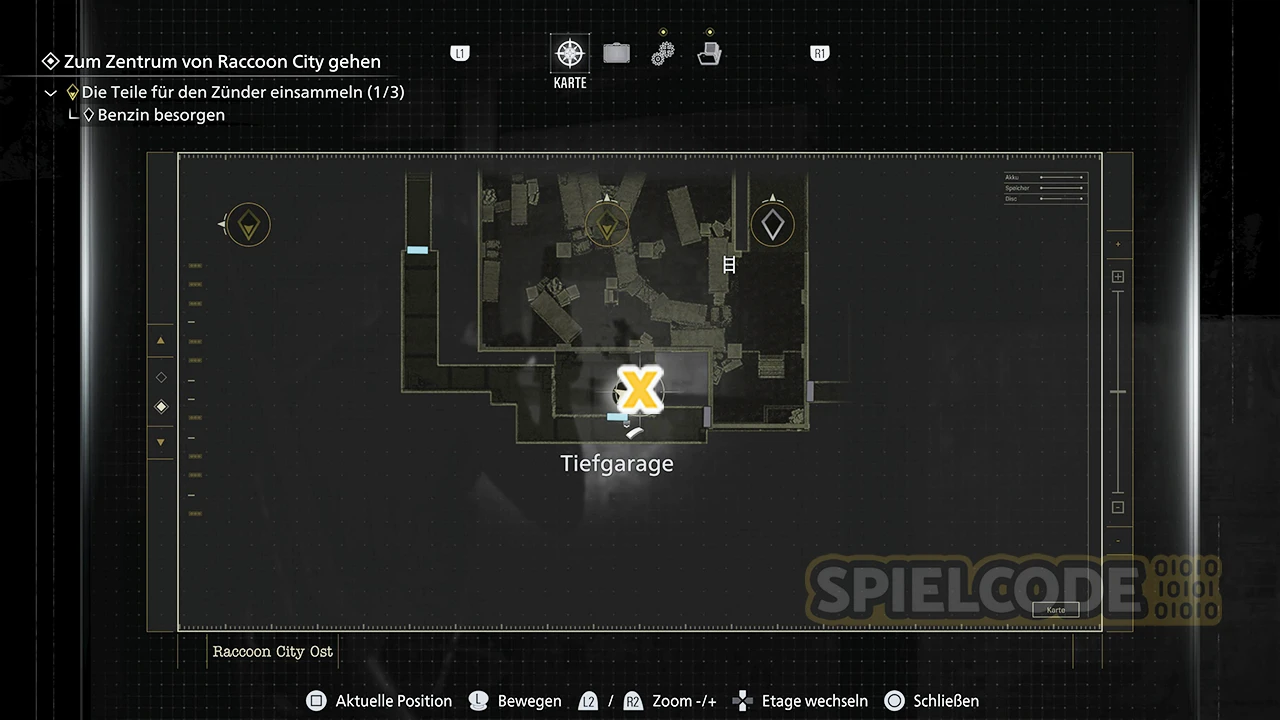The height and width of the screenshot is (720, 1280).
Task: Select the highlighted current floor diamond
Action: [161, 407]
